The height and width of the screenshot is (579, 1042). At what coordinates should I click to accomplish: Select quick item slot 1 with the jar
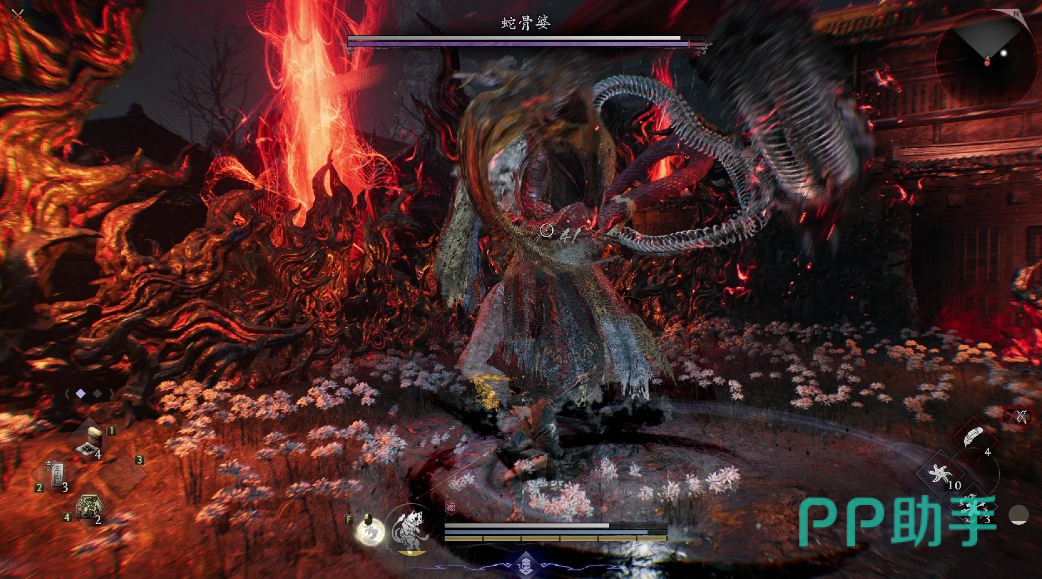(96, 441)
